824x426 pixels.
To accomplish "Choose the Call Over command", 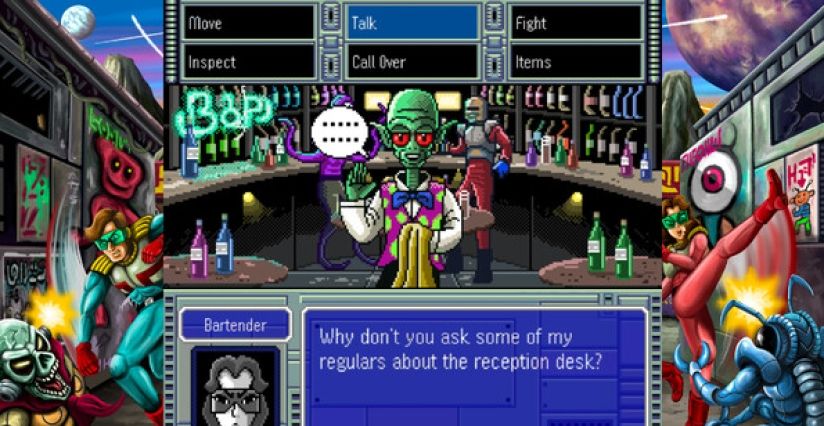I will pyautogui.click(x=412, y=61).
